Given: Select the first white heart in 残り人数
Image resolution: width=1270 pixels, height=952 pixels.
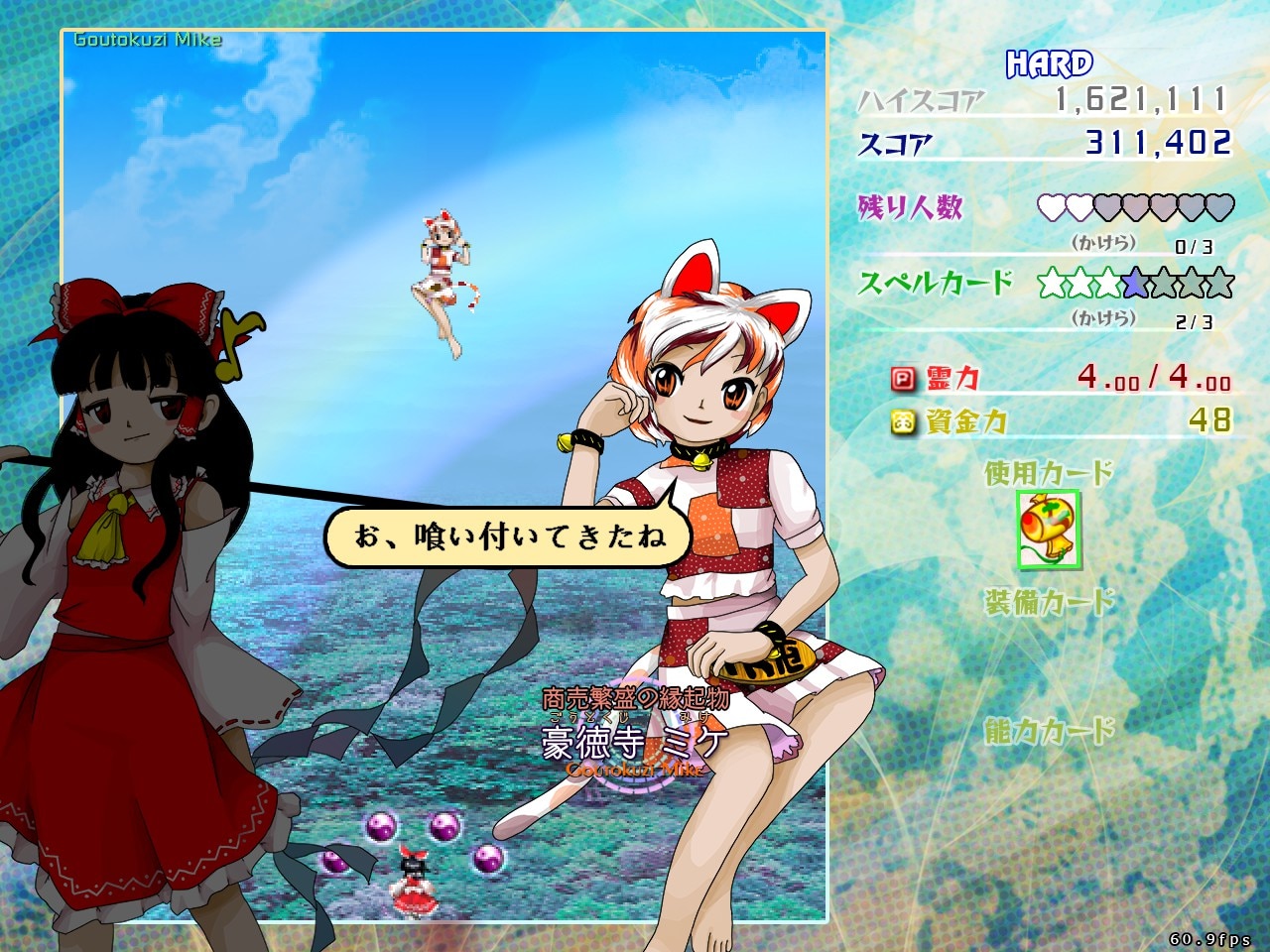Looking at the screenshot, I should (x=1052, y=206).
